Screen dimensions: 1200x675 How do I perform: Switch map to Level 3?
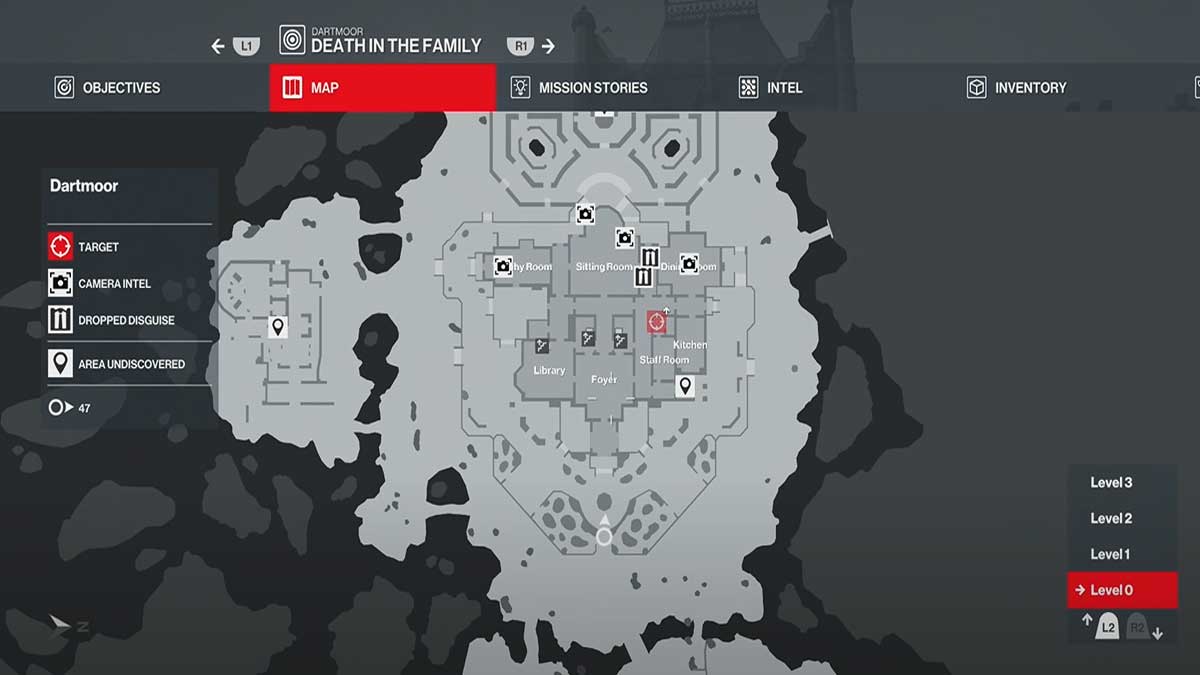[x=1111, y=483]
